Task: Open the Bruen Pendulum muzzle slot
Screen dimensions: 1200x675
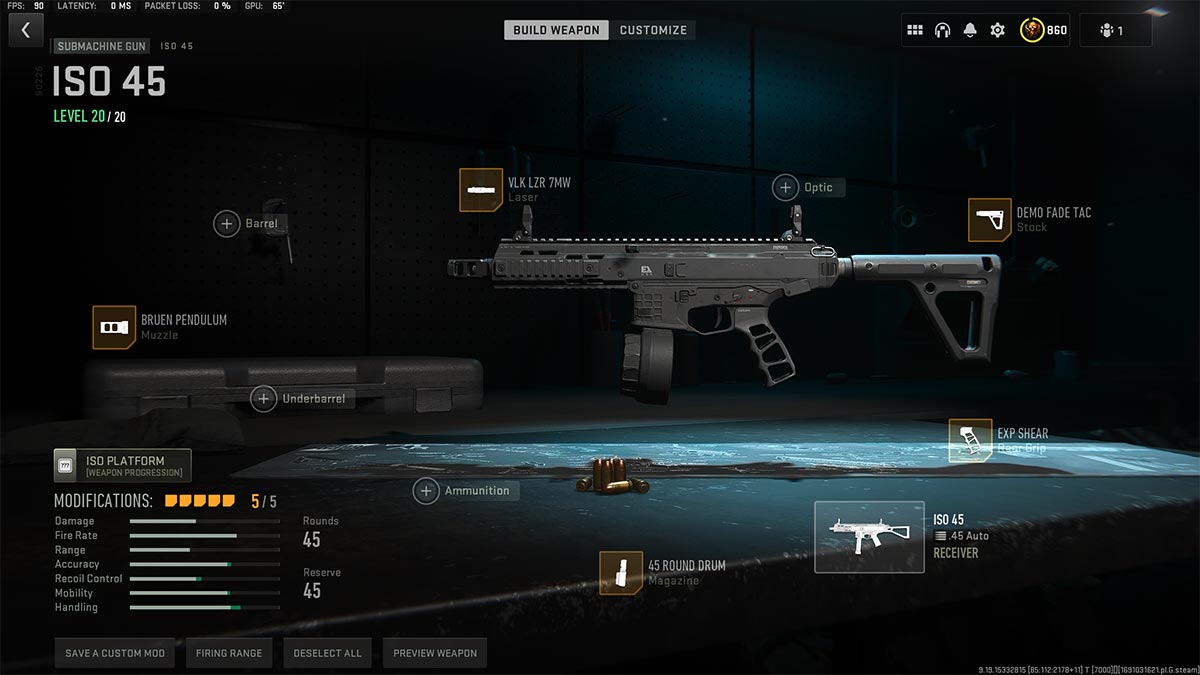Action: (114, 327)
